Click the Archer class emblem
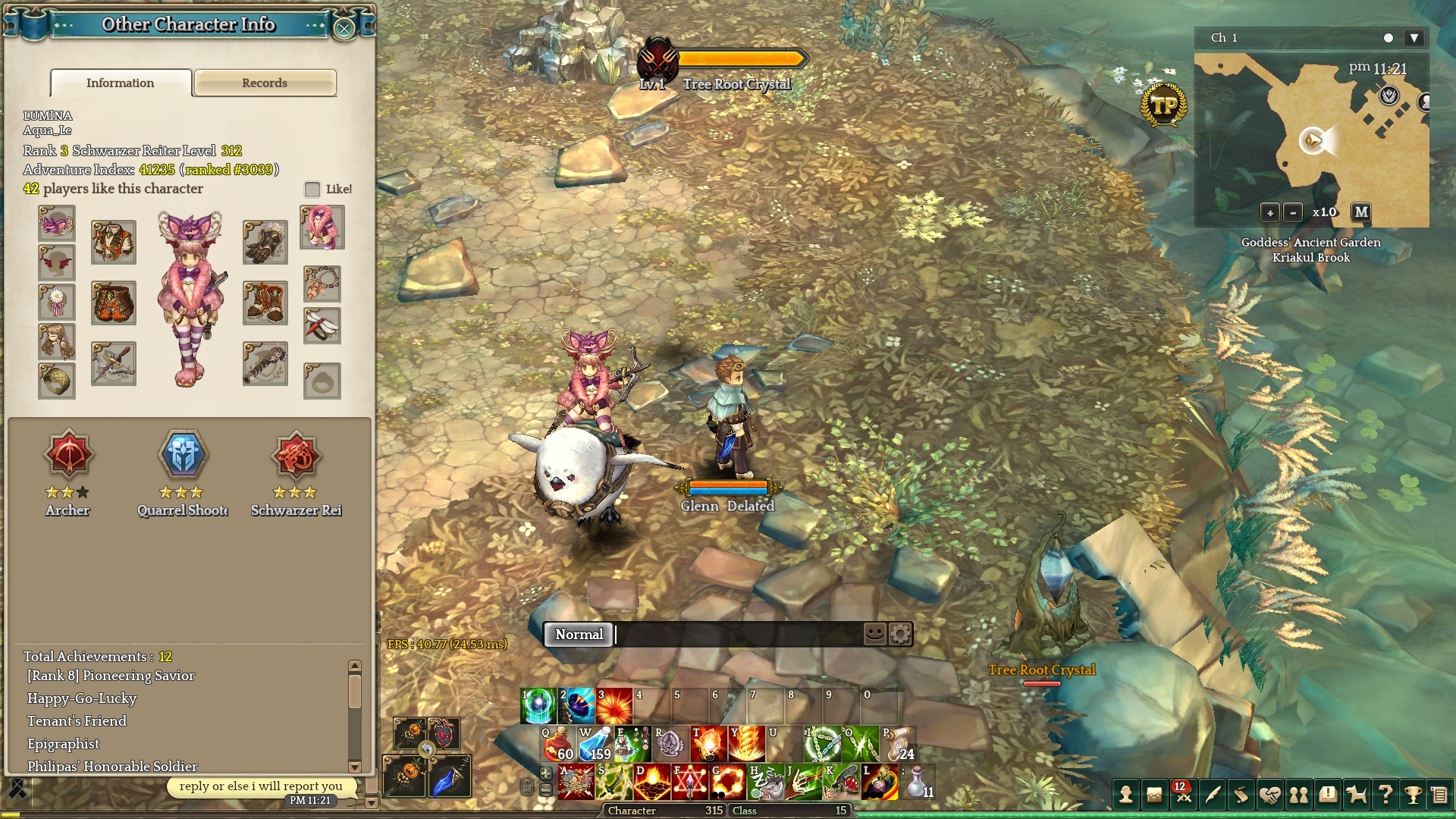Viewport: 1456px width, 819px height. click(x=68, y=456)
